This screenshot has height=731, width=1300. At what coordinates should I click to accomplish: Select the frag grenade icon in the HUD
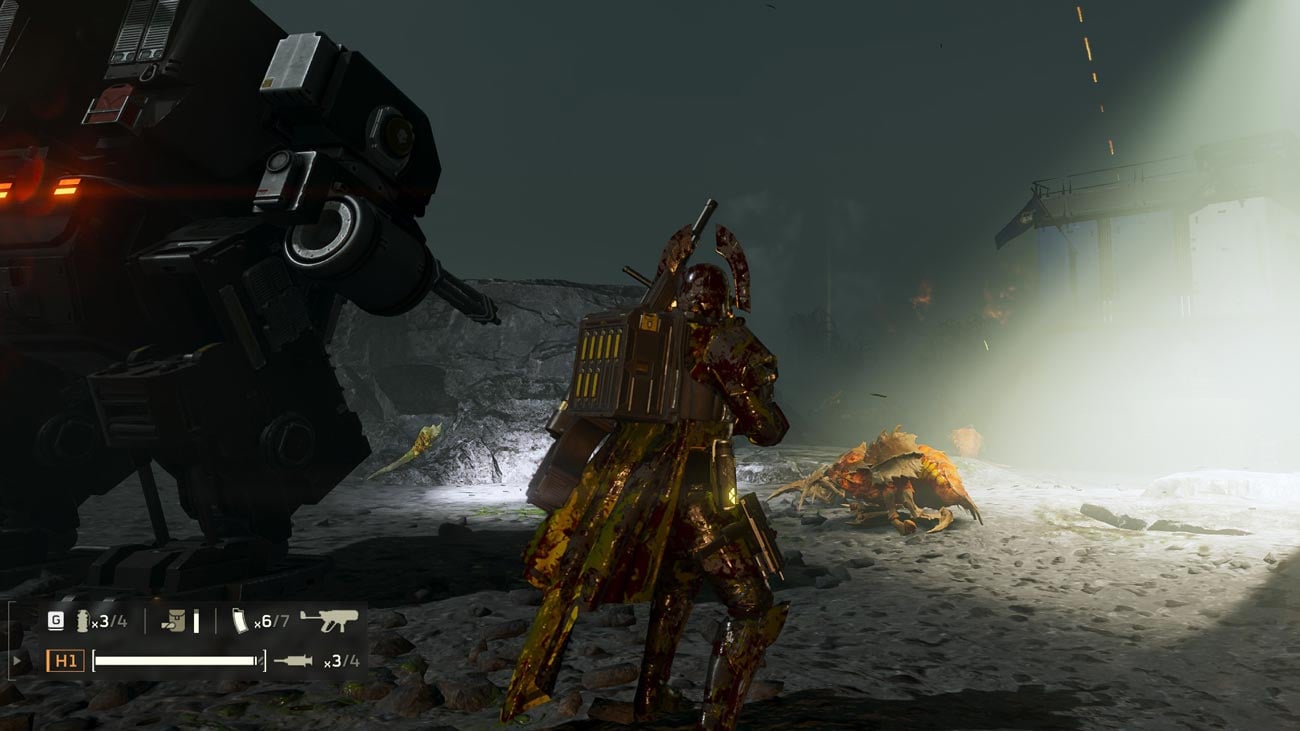pos(82,619)
